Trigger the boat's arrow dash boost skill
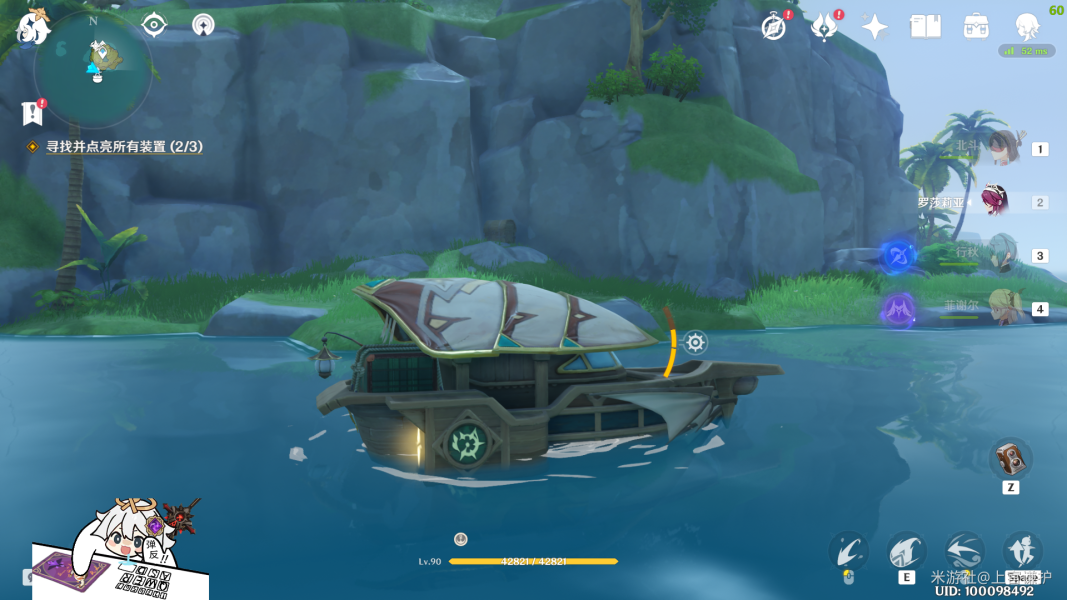Image resolution: width=1067 pixels, height=600 pixels. click(964, 550)
